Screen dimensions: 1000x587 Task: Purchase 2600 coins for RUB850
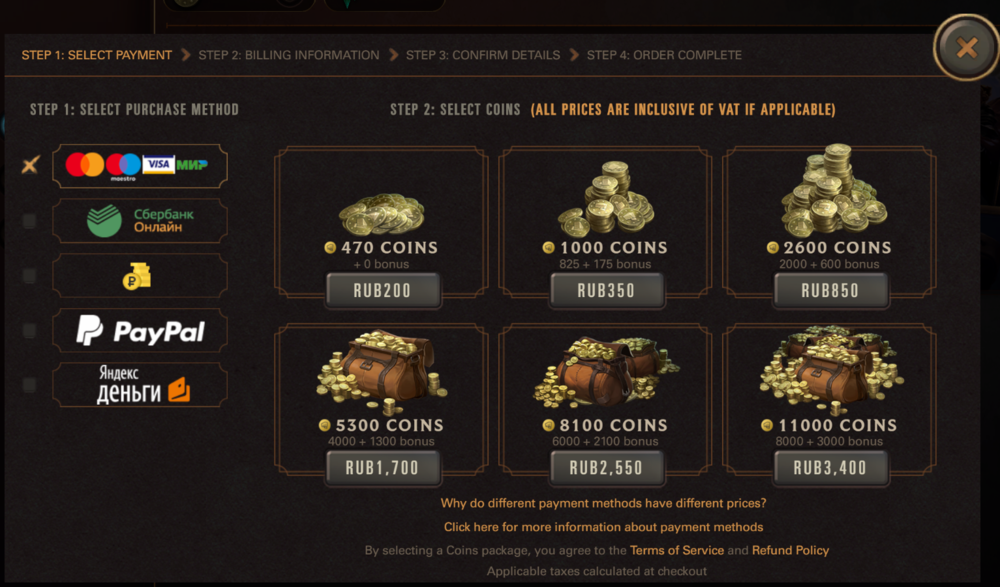(829, 291)
